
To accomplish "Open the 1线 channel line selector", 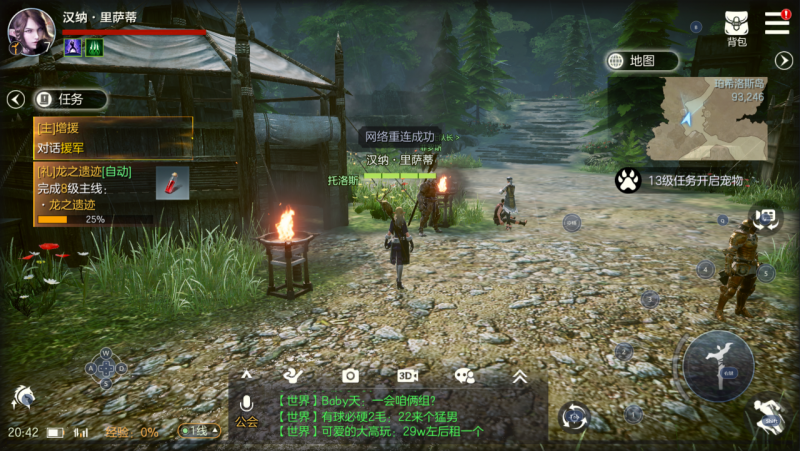I will [198, 431].
